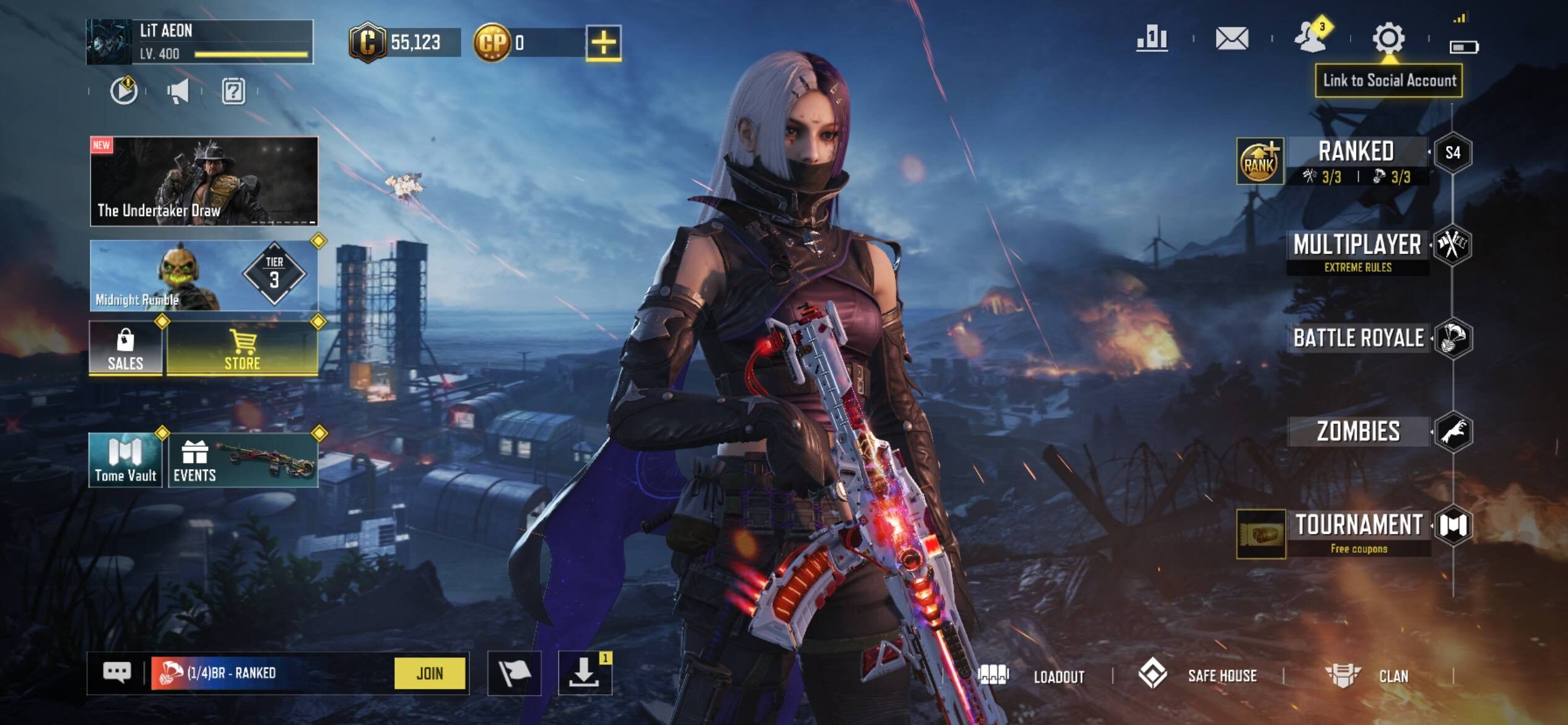This screenshot has height=725, width=1568.
Task: Select the Ranked game mode
Action: pyautogui.click(x=1356, y=160)
